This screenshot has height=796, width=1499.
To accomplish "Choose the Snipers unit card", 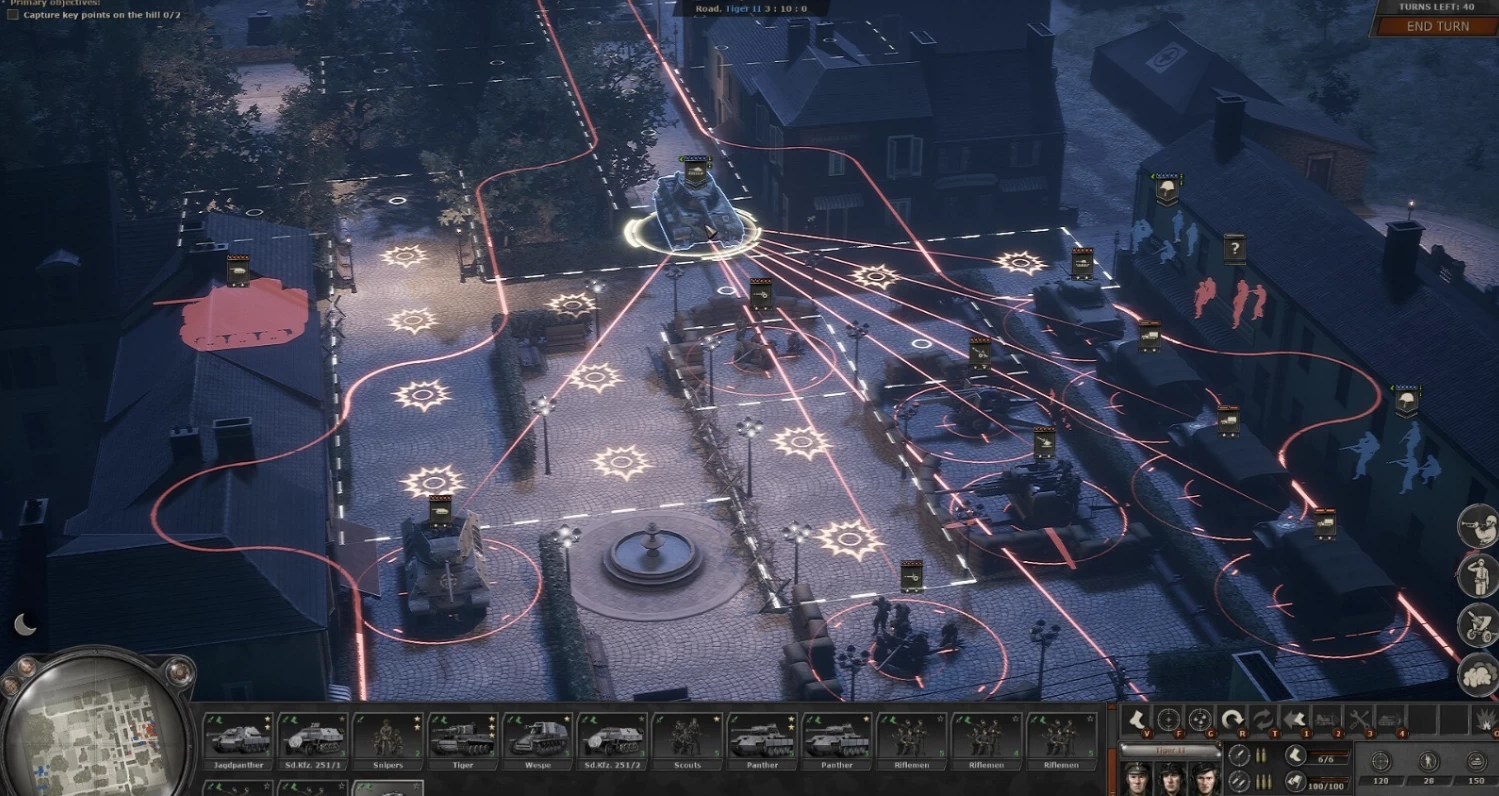I will tap(387, 740).
